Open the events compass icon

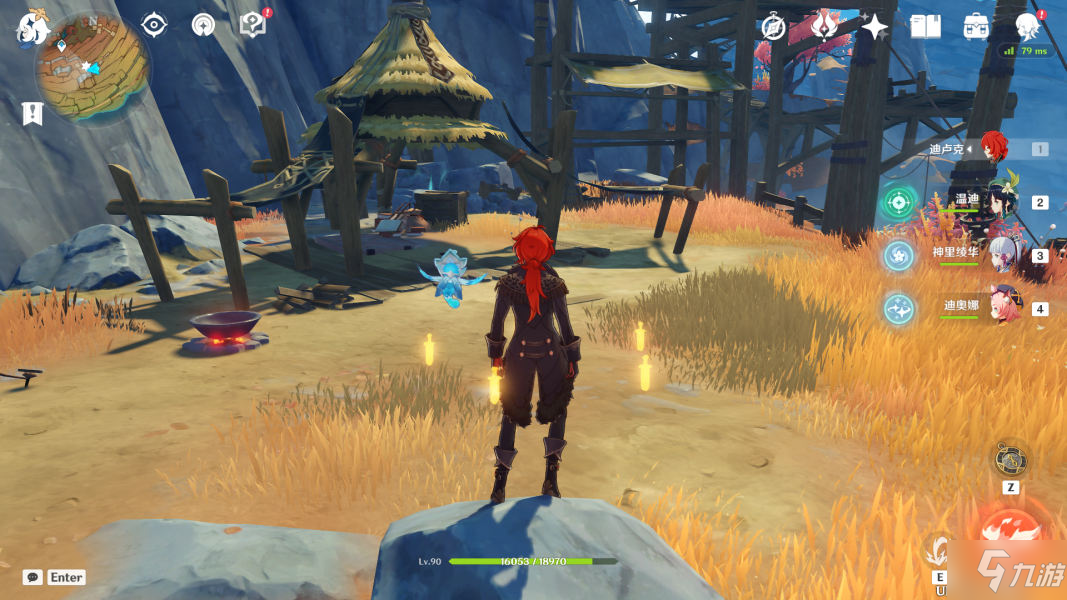[773, 27]
